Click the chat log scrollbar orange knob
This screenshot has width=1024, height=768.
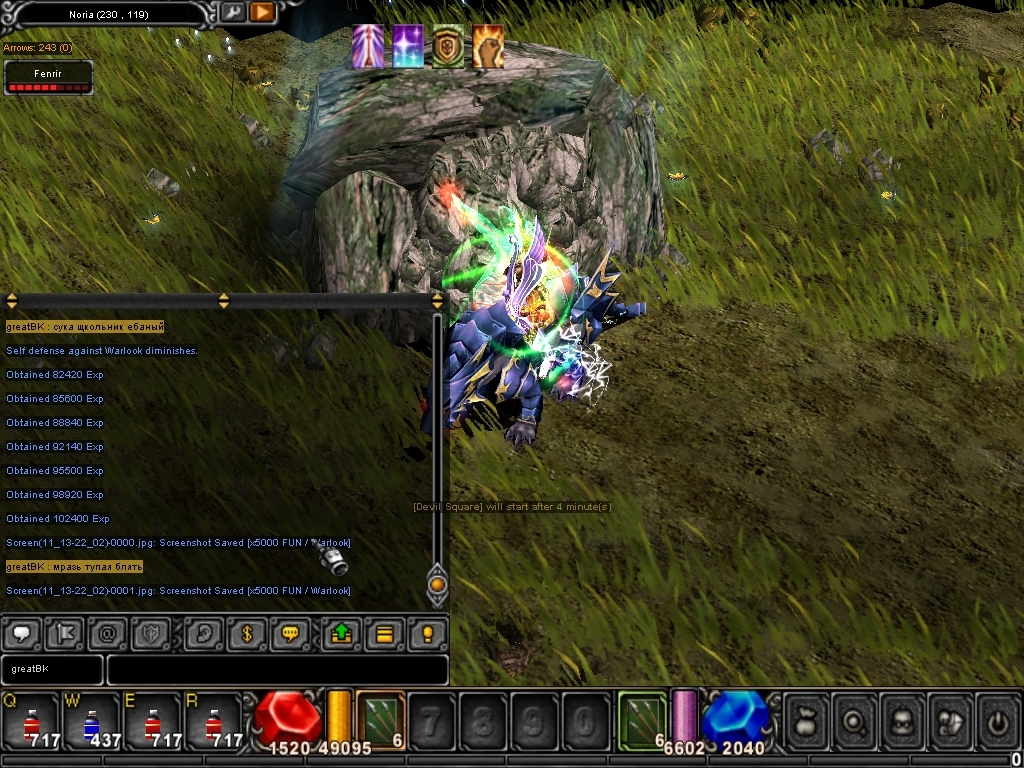(437, 584)
